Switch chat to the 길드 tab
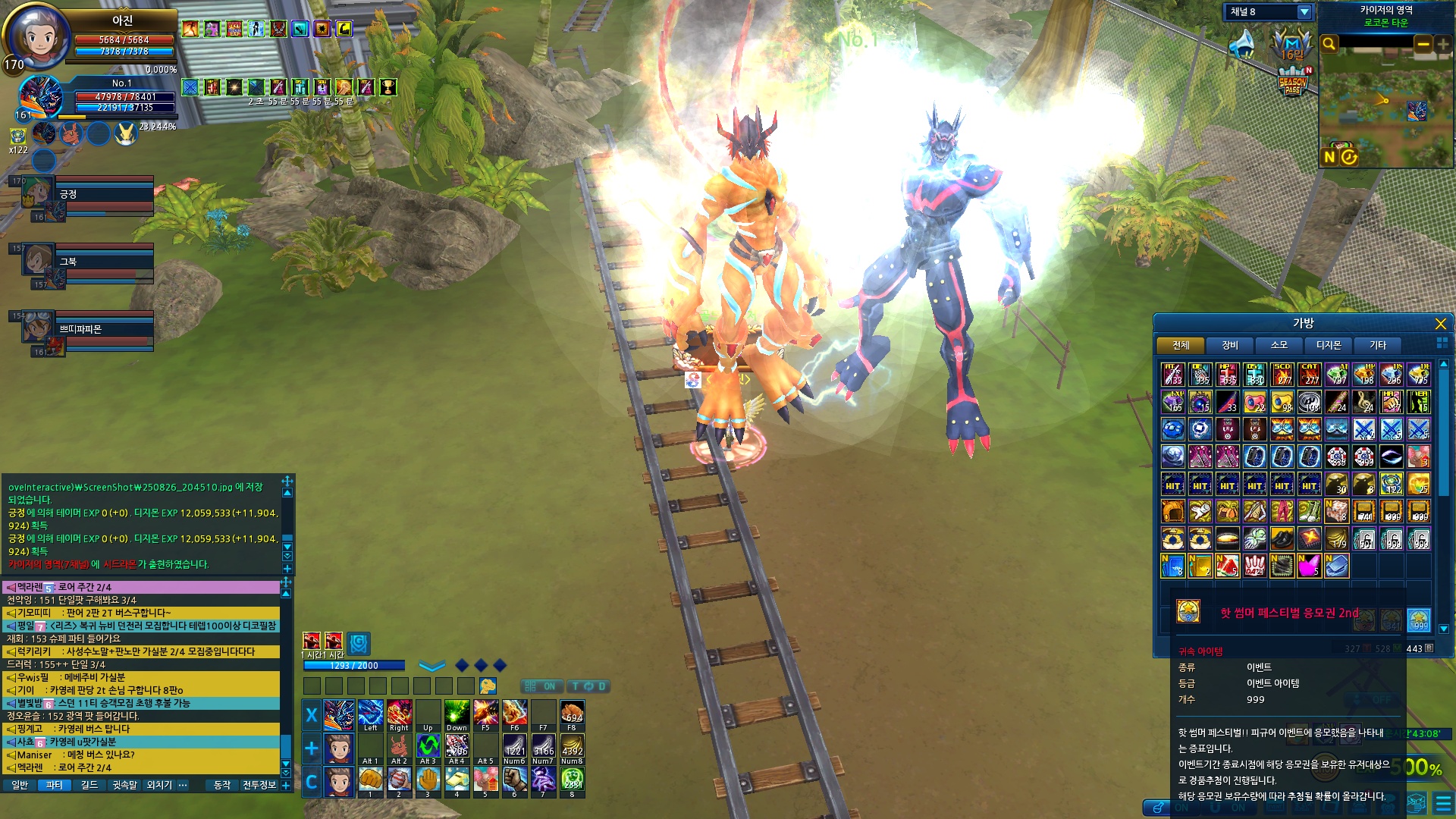Image resolution: width=1456 pixels, height=819 pixels. coord(89,785)
